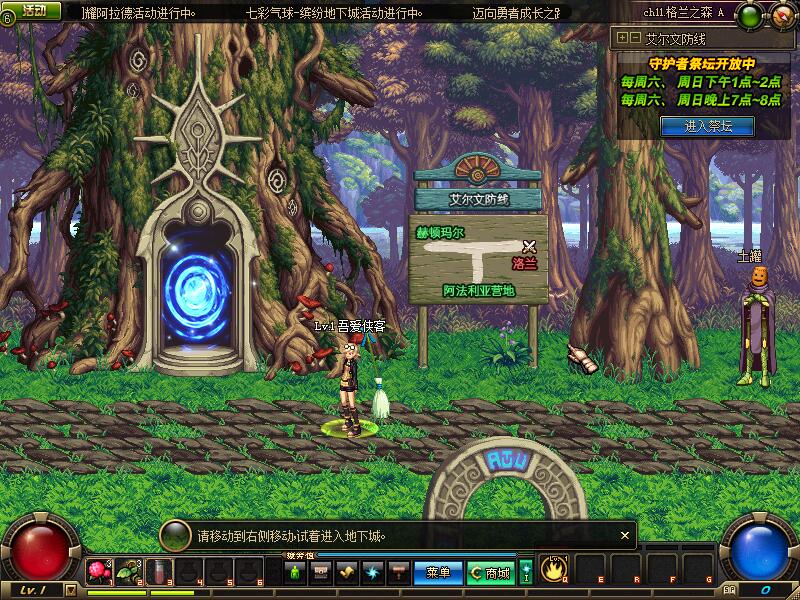The height and width of the screenshot is (600, 800).
Task: Collapse the map panel with the minus button
Action: pyautogui.click(x=633, y=38)
